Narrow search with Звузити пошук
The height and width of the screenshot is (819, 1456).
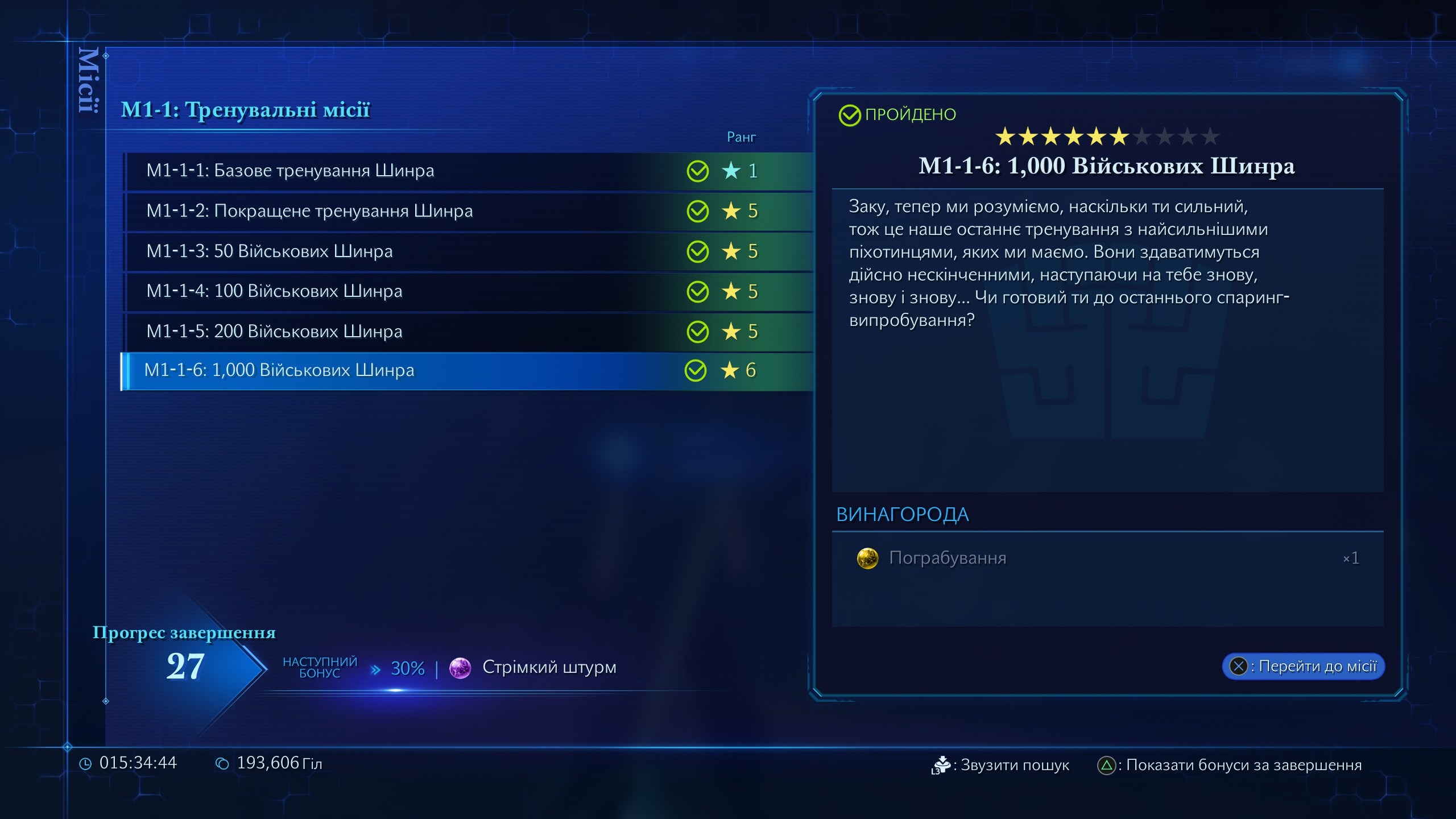pyautogui.click(x=1001, y=765)
